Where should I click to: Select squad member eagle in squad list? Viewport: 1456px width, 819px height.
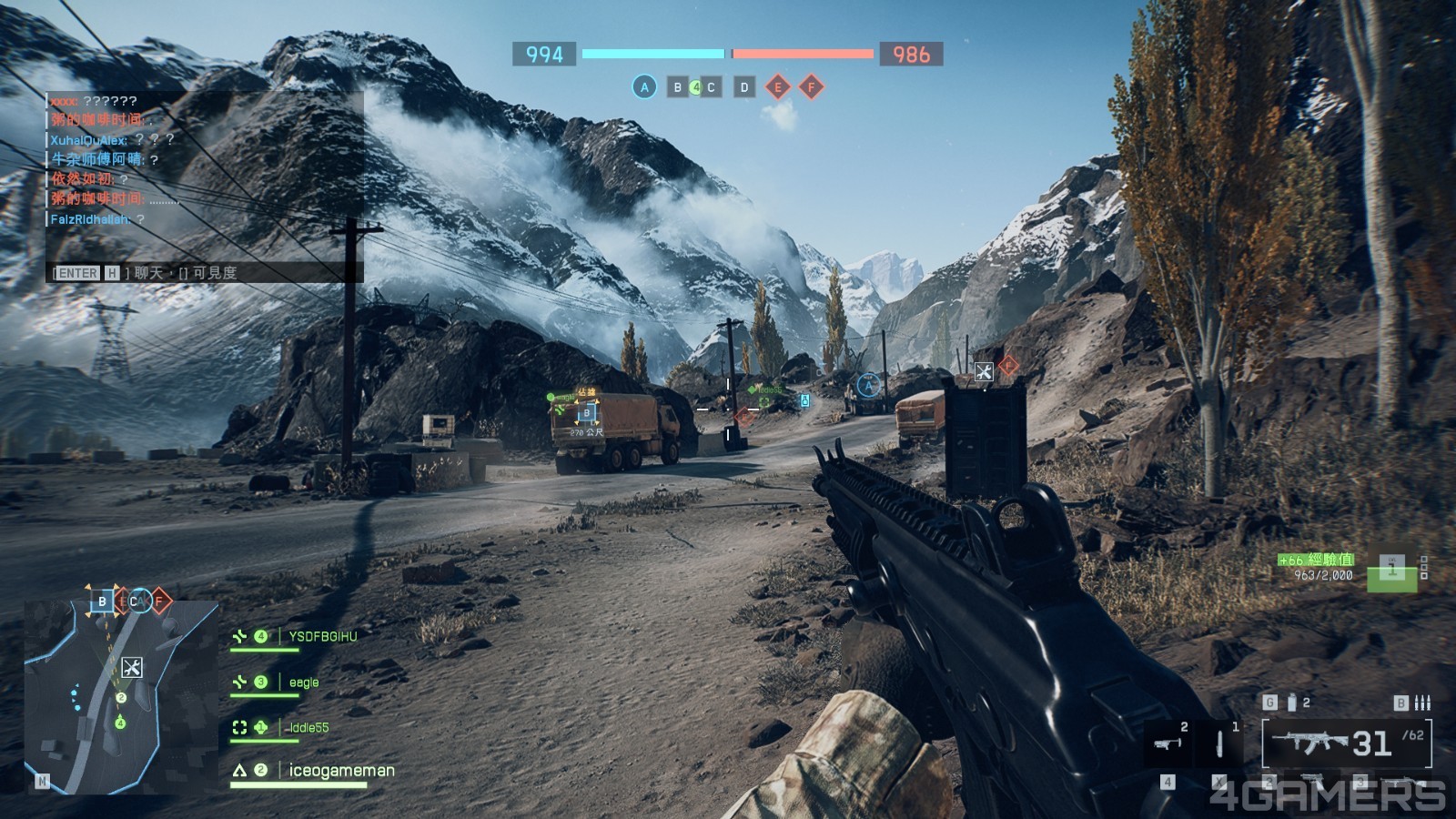[303, 682]
